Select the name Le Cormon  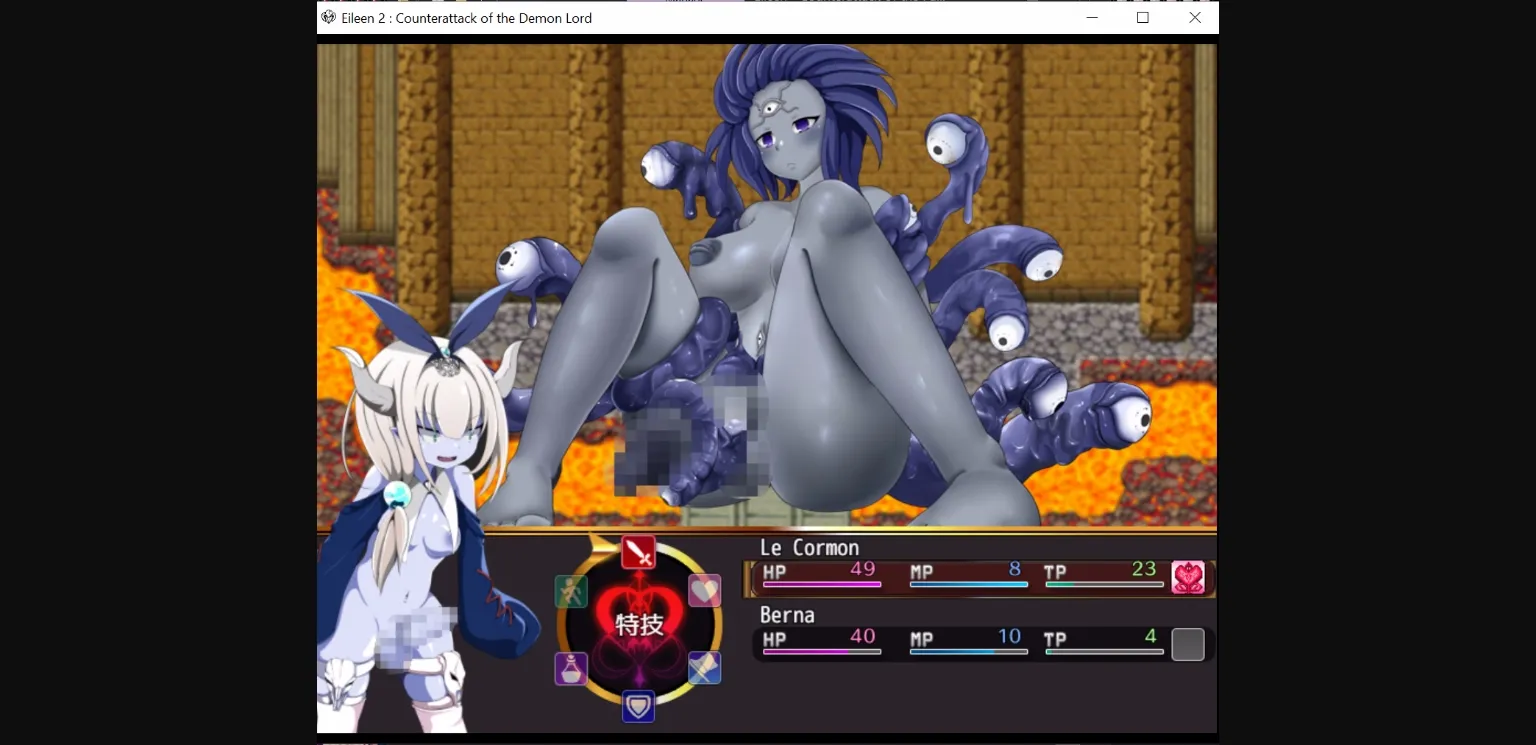tap(808, 547)
